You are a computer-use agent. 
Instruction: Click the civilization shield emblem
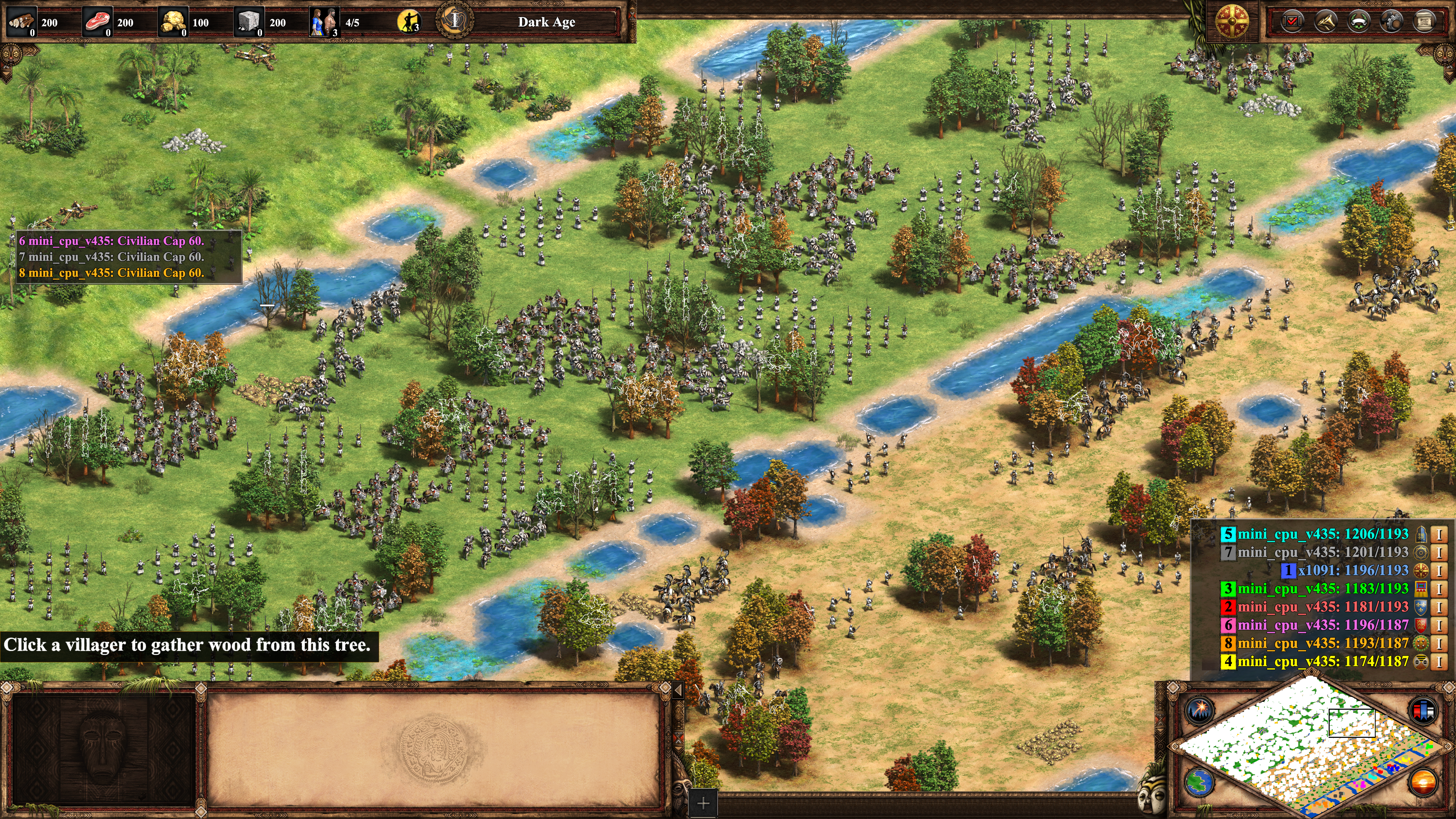pos(1232,22)
